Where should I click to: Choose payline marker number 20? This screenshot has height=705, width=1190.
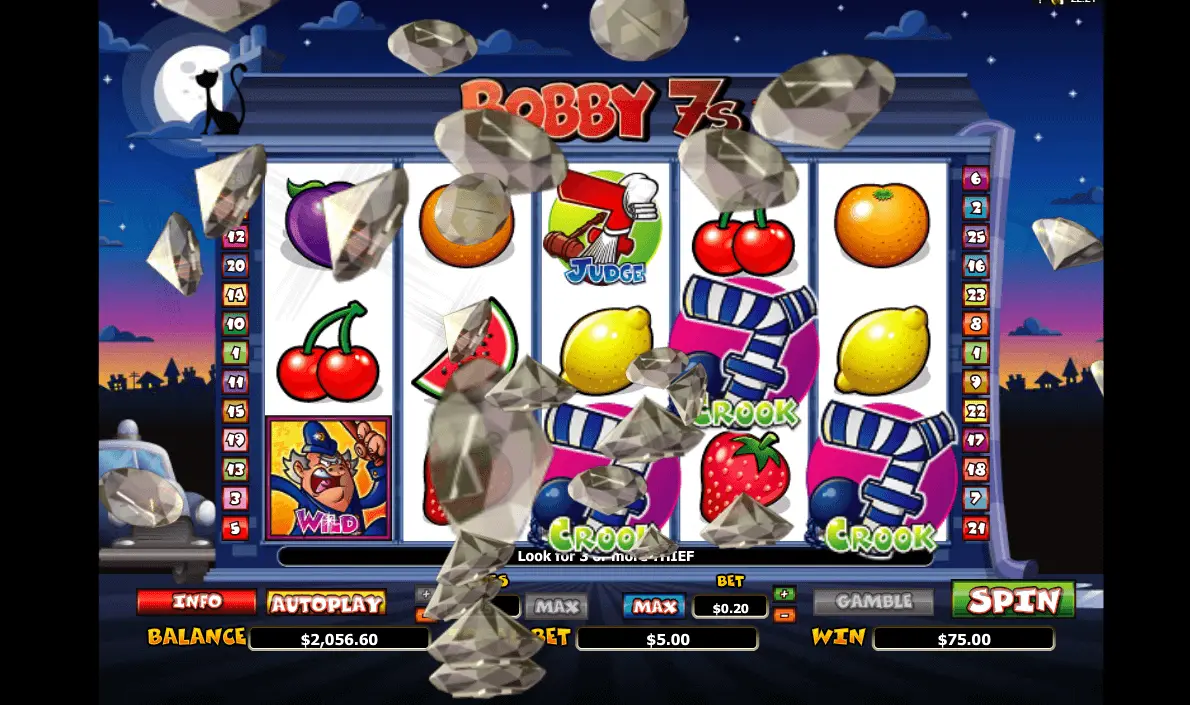click(235, 266)
